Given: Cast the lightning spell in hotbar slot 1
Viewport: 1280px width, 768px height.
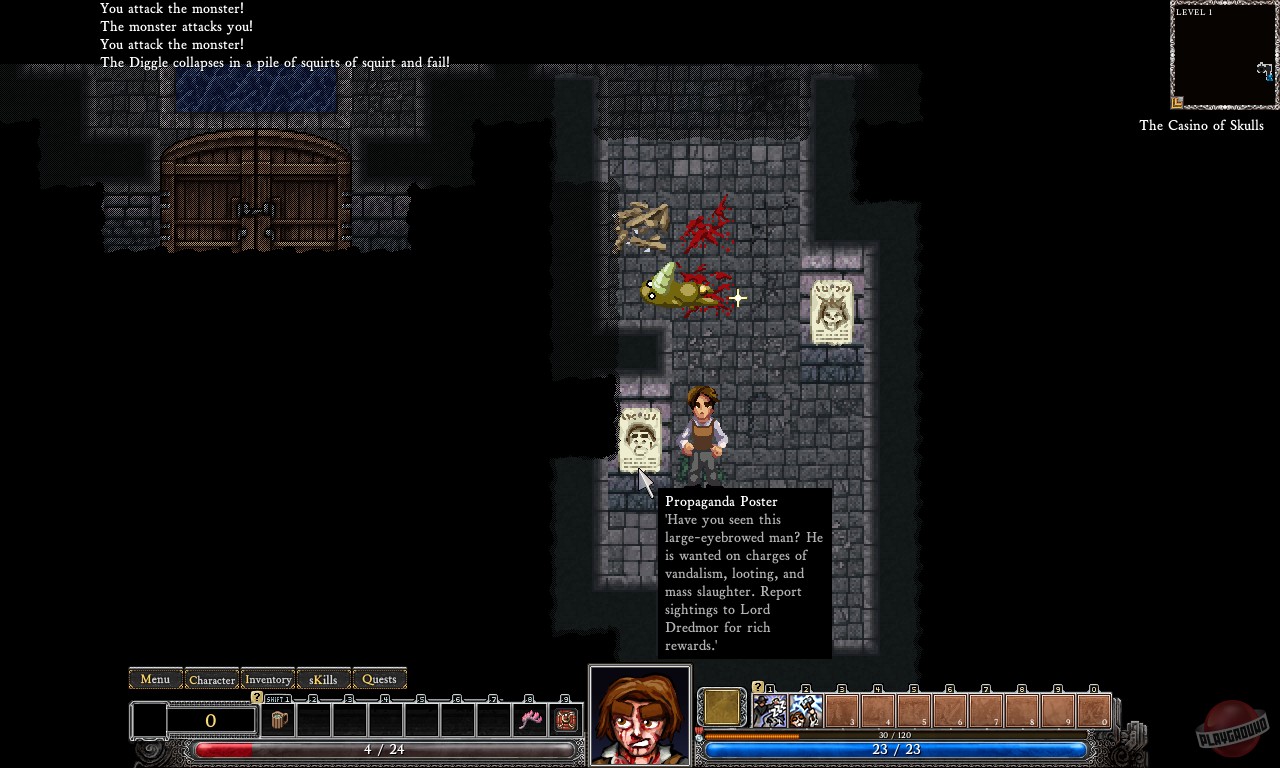Looking at the screenshot, I should click(772, 708).
